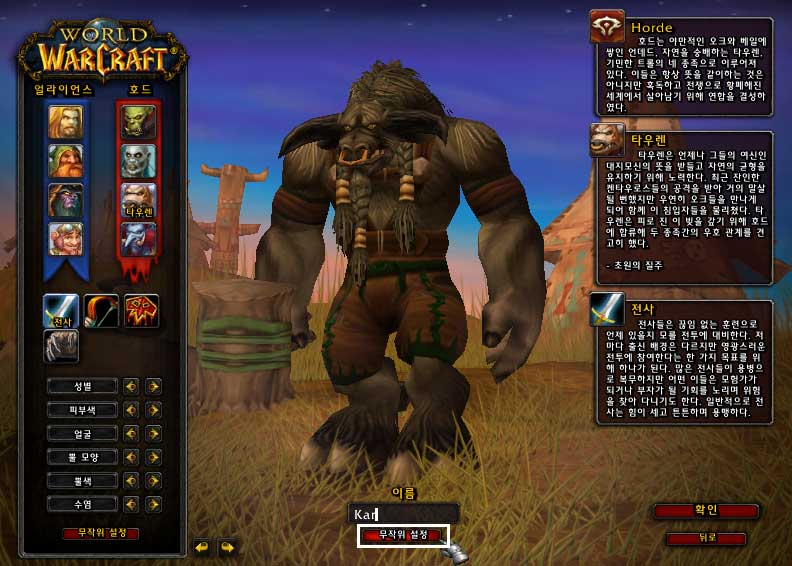792x566 pixels.
Task: Select the Shaman class icon
Action: [x=141, y=312]
